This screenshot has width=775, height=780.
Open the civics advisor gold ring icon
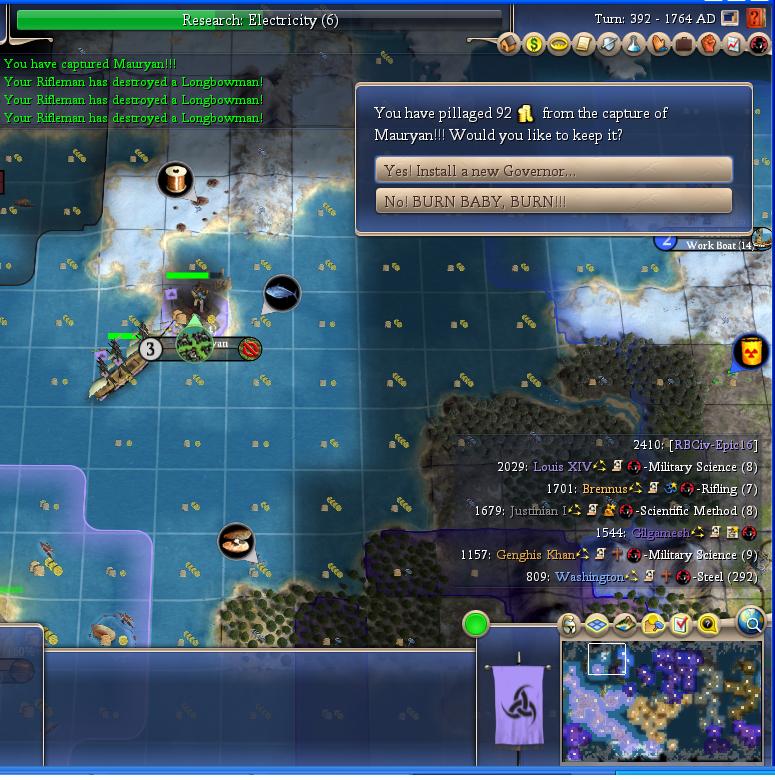pos(559,44)
